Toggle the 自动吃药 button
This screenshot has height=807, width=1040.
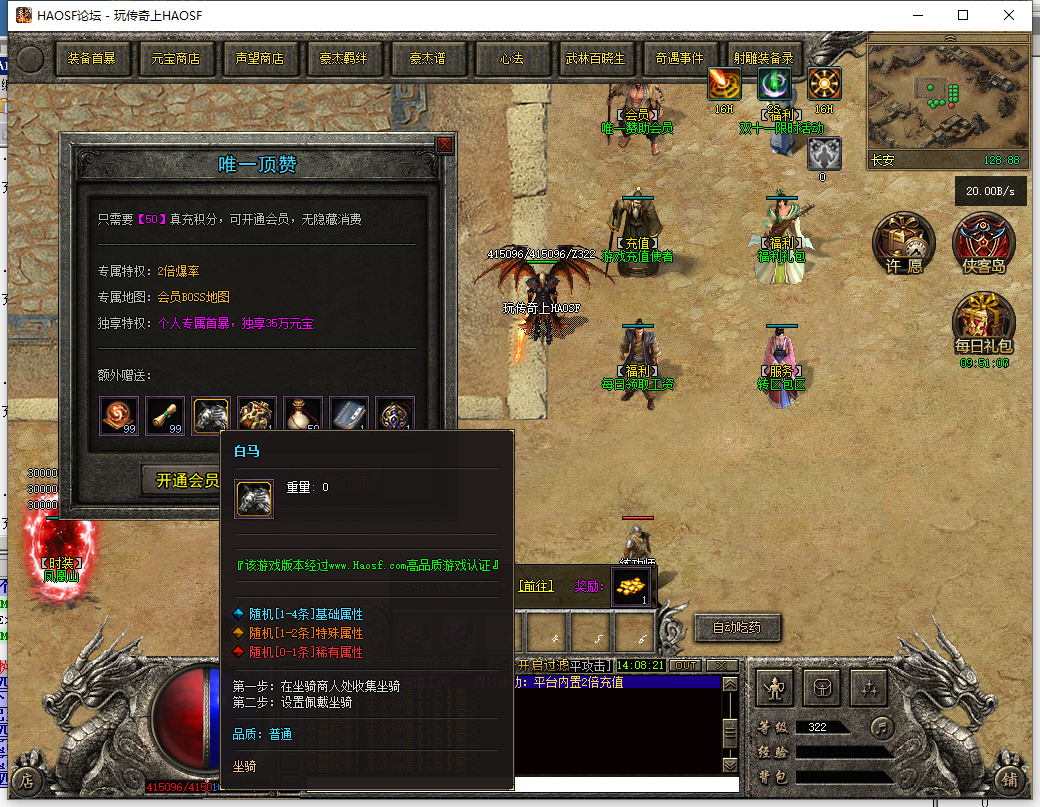coord(737,628)
